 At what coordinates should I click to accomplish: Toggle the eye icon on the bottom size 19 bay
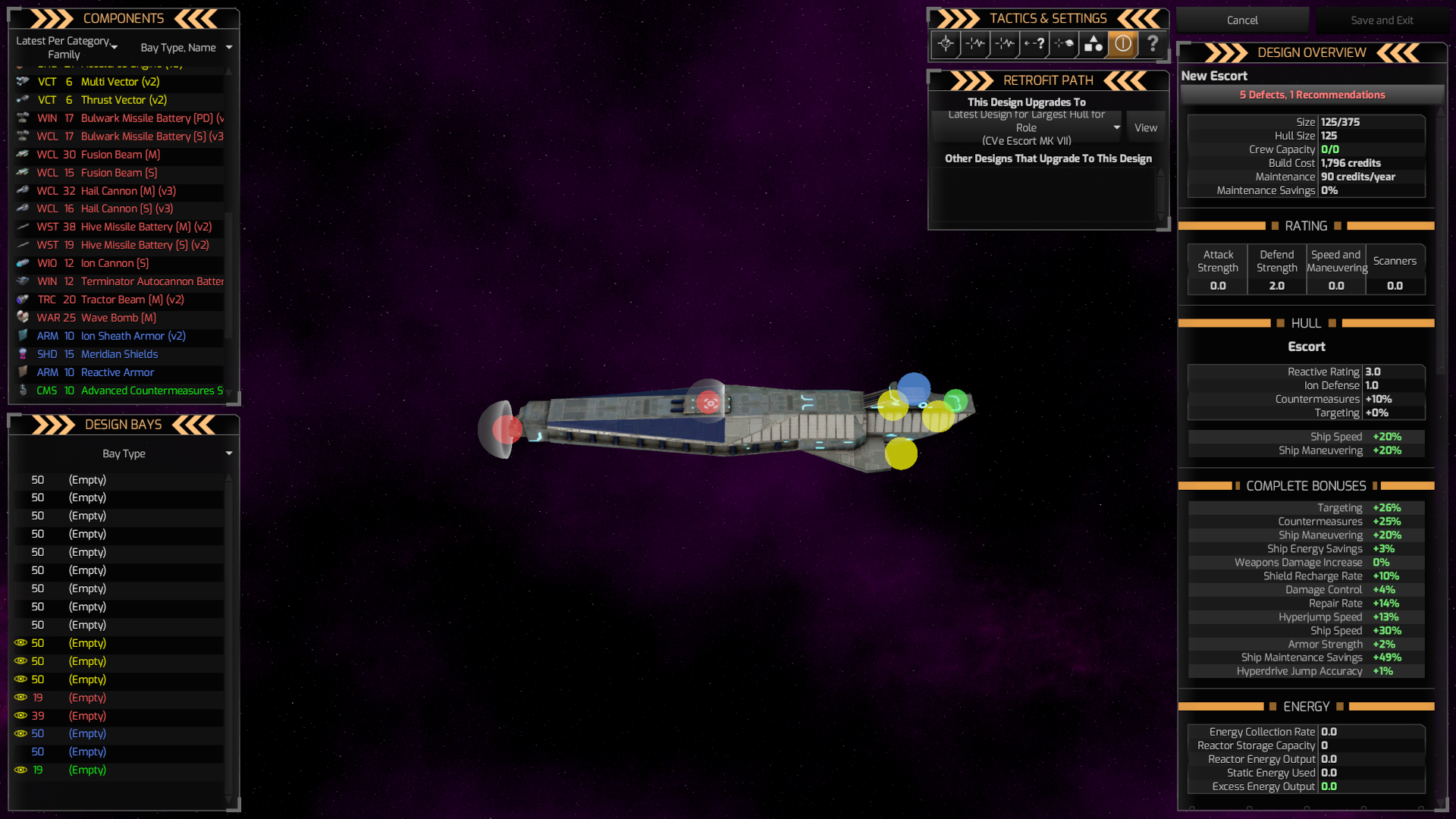tap(20, 770)
